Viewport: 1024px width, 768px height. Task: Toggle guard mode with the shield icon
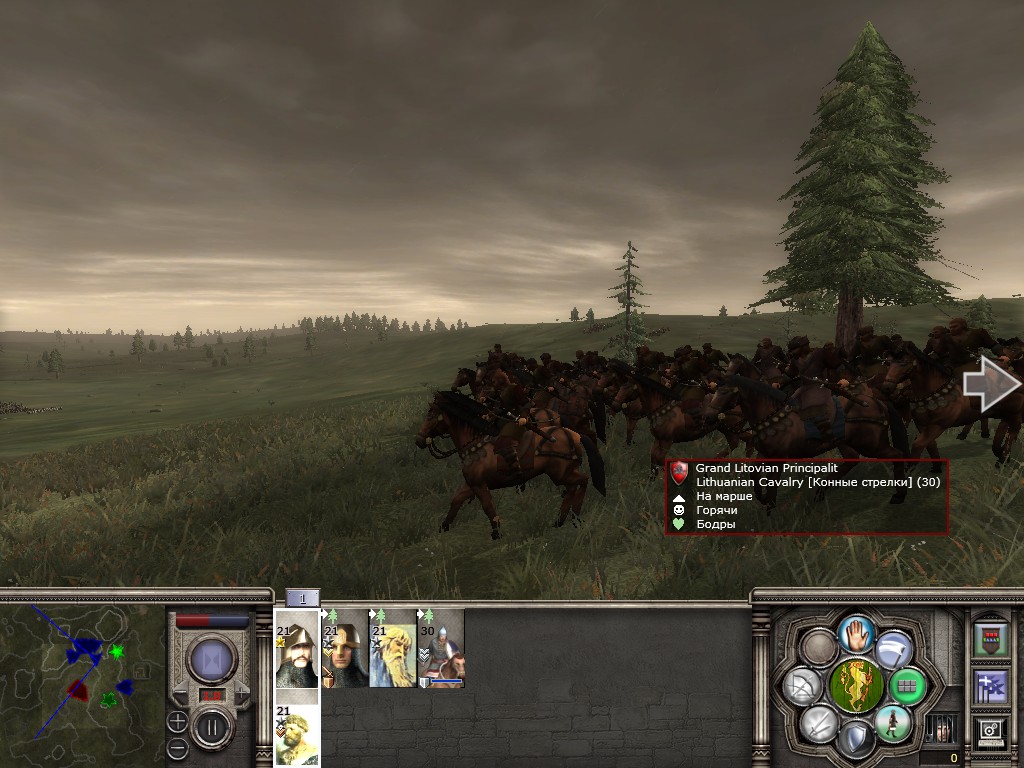point(856,740)
